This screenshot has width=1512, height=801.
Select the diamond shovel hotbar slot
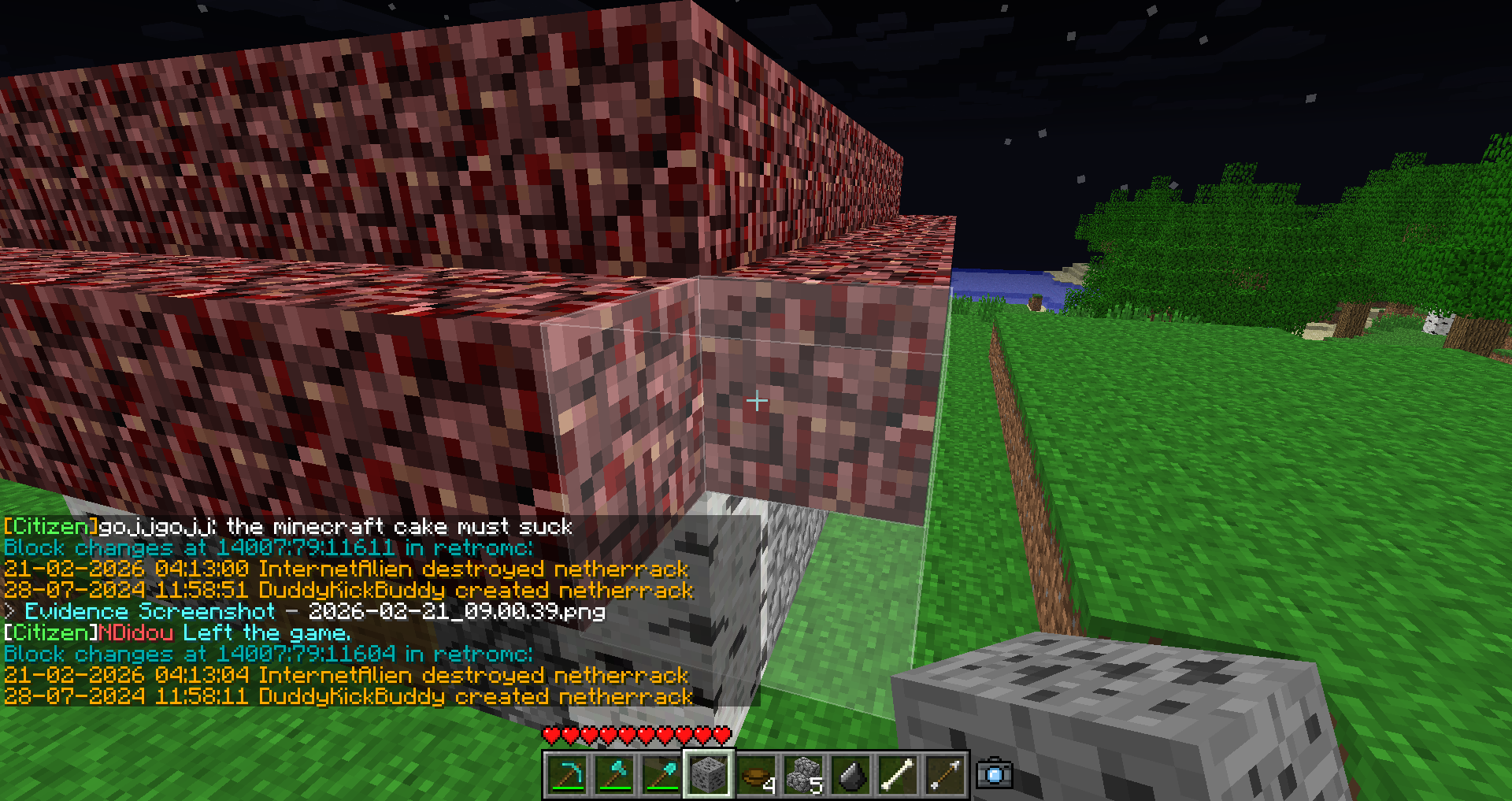point(661,775)
